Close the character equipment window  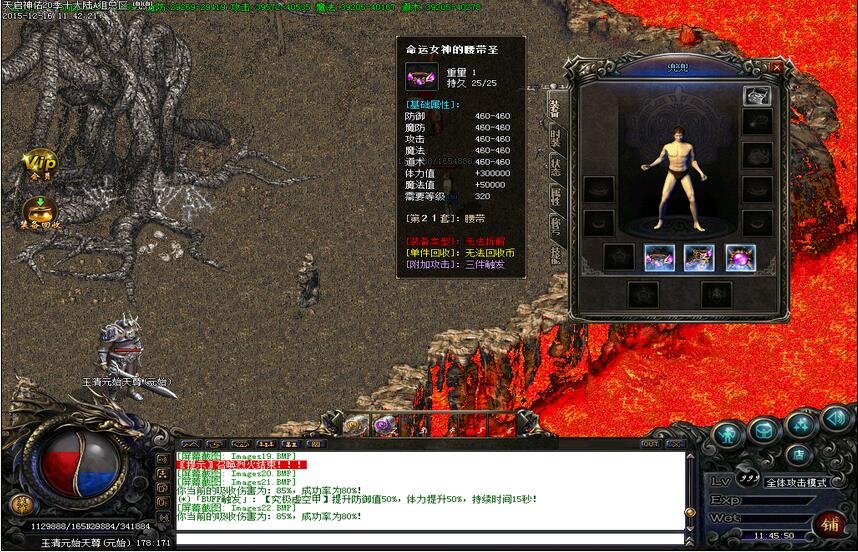pos(777,67)
